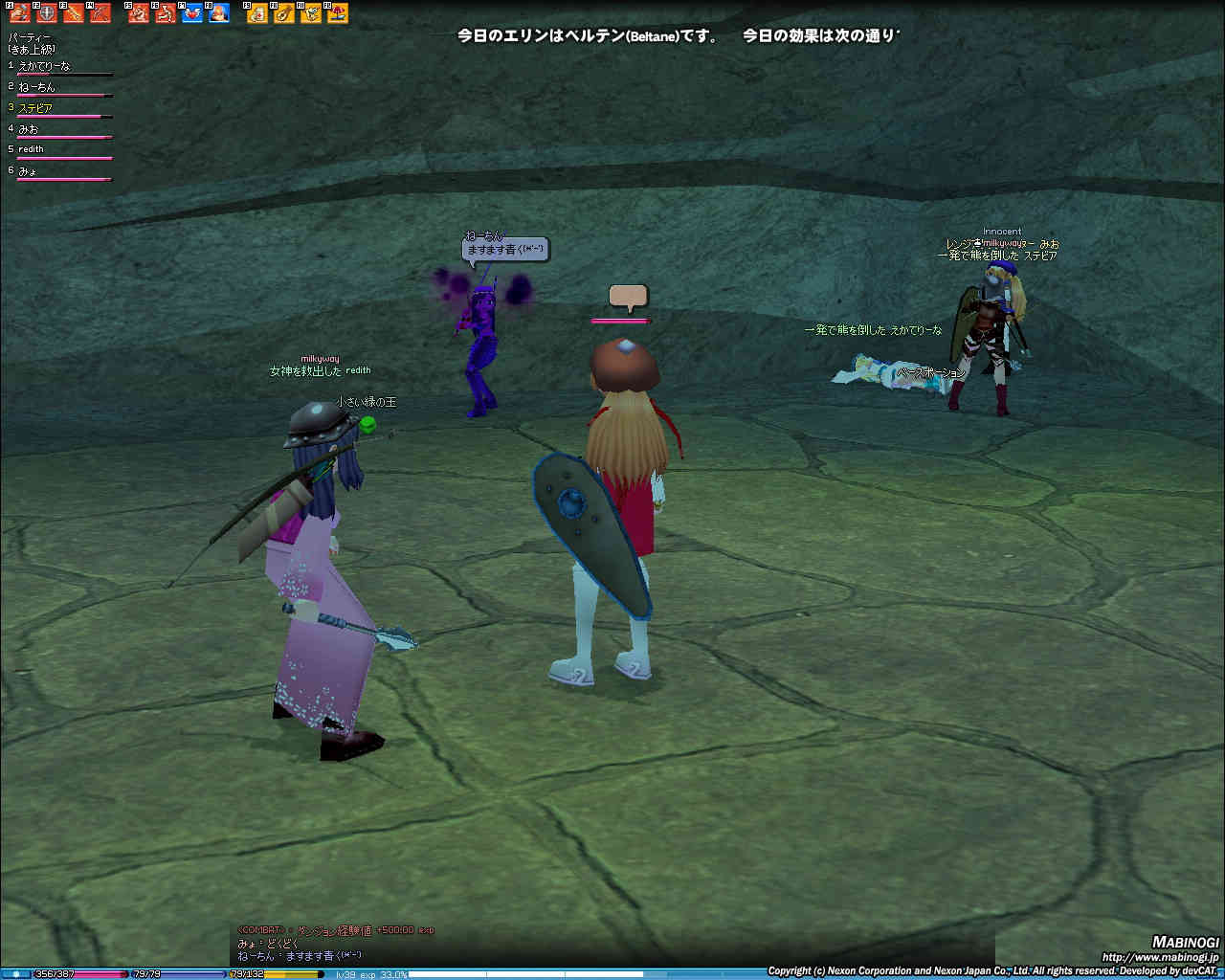
Task: Select party member みょ in list
Action: pyautogui.click(x=28, y=171)
